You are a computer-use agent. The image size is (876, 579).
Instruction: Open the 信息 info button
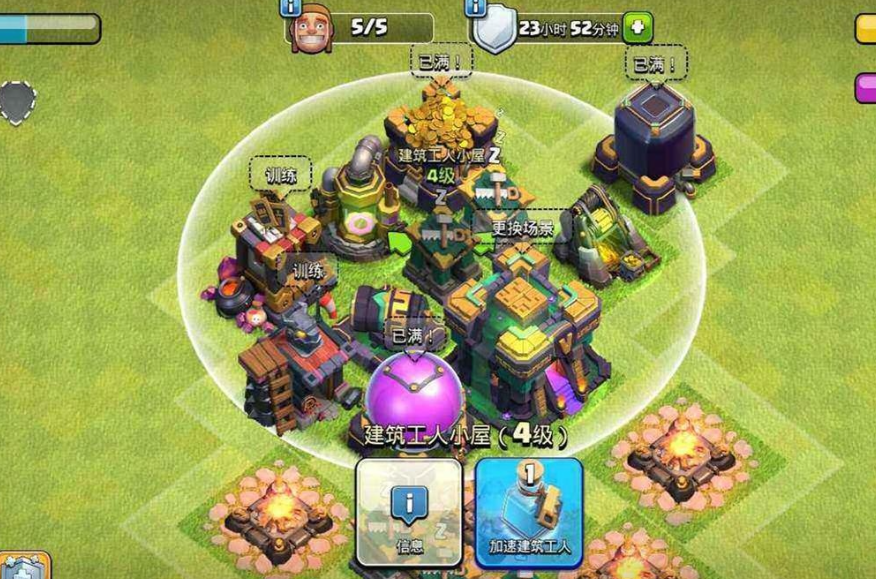(x=409, y=511)
